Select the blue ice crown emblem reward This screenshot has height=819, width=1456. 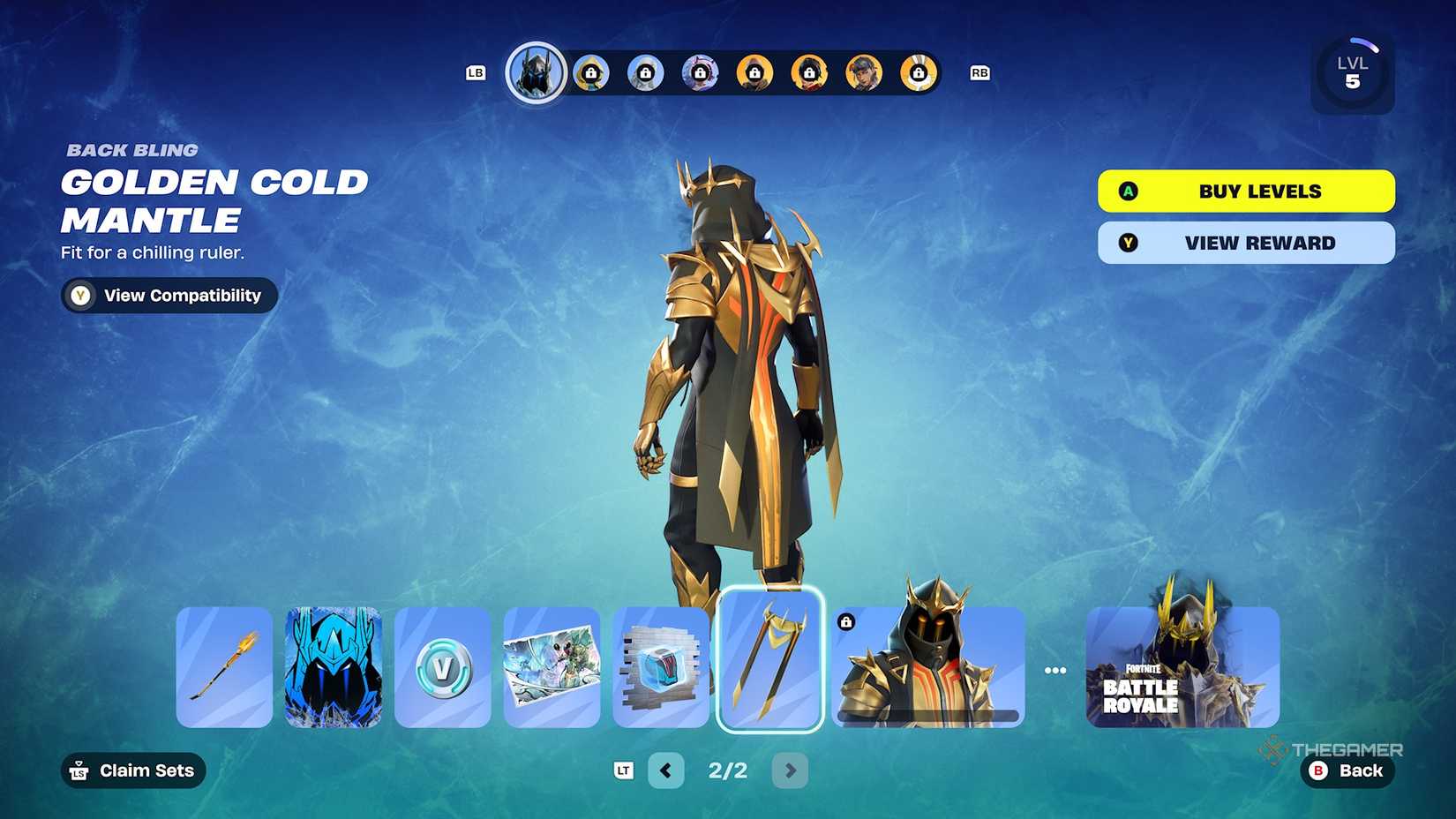coord(333,667)
